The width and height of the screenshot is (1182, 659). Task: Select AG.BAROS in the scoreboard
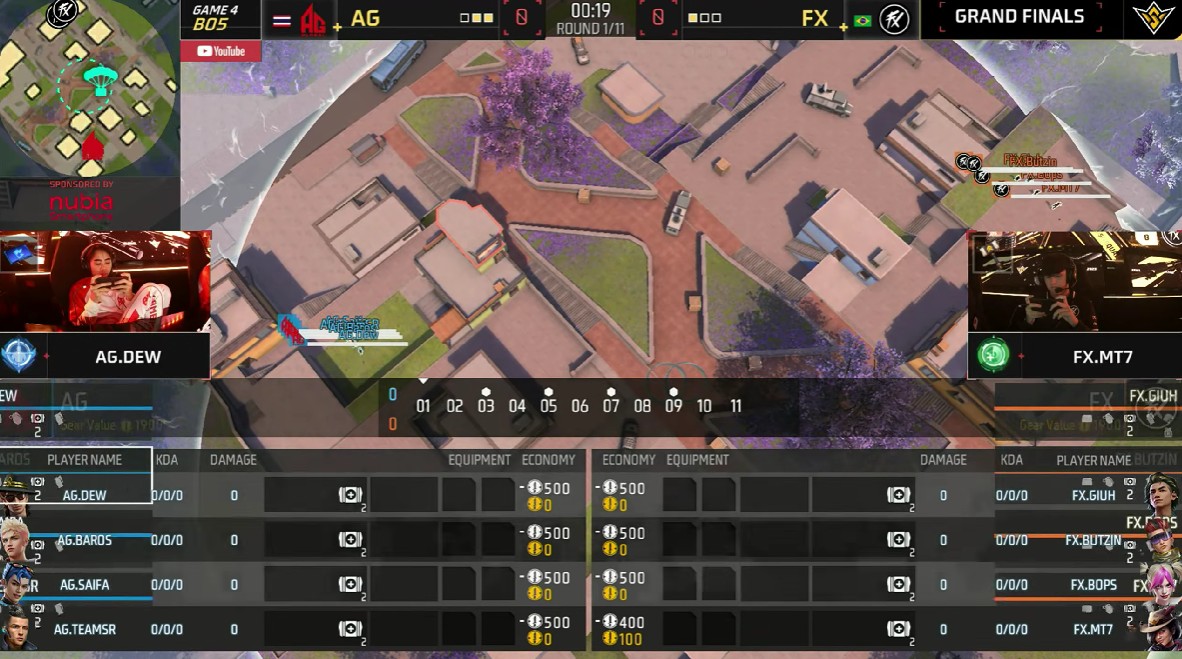click(85, 540)
